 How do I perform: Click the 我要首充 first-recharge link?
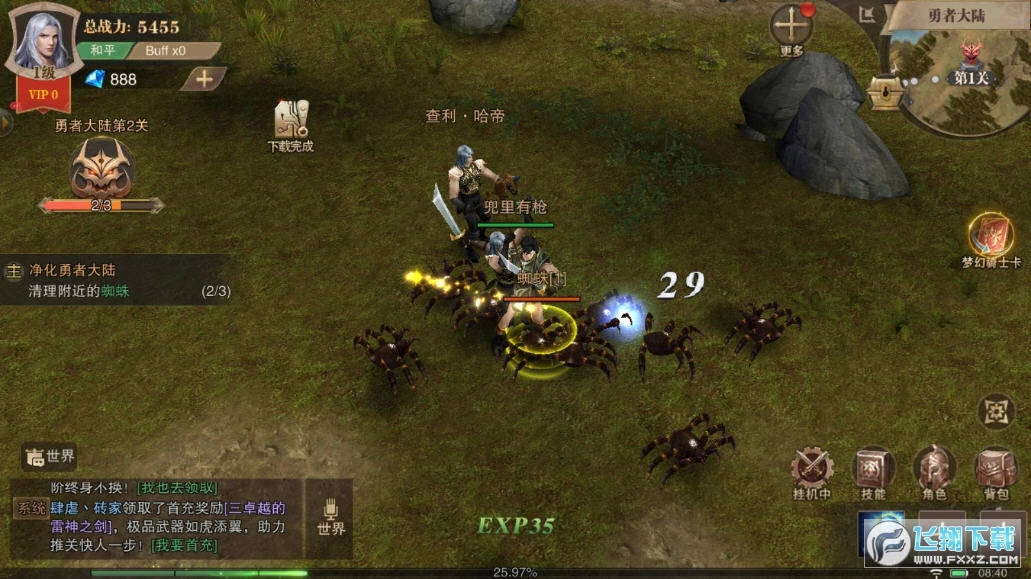(183, 545)
